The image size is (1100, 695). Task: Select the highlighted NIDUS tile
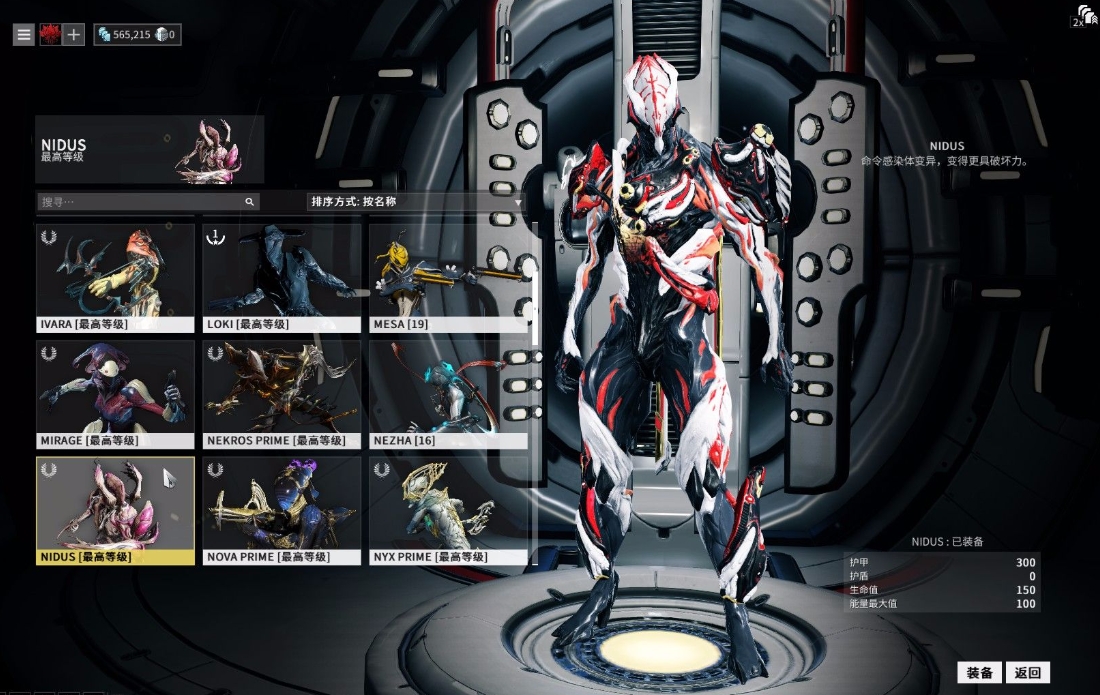115,510
